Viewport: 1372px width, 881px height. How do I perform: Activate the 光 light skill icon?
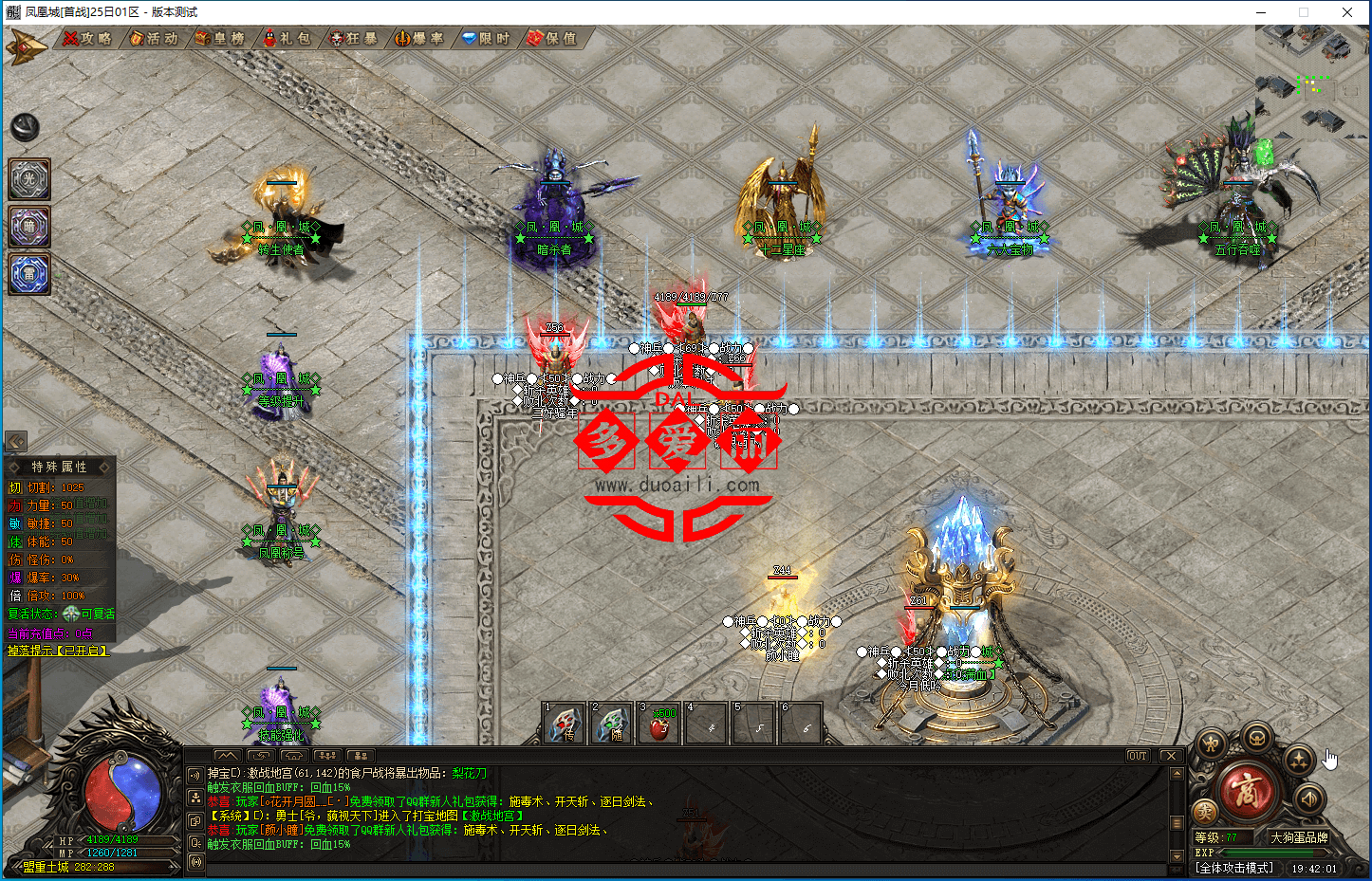click(29, 179)
